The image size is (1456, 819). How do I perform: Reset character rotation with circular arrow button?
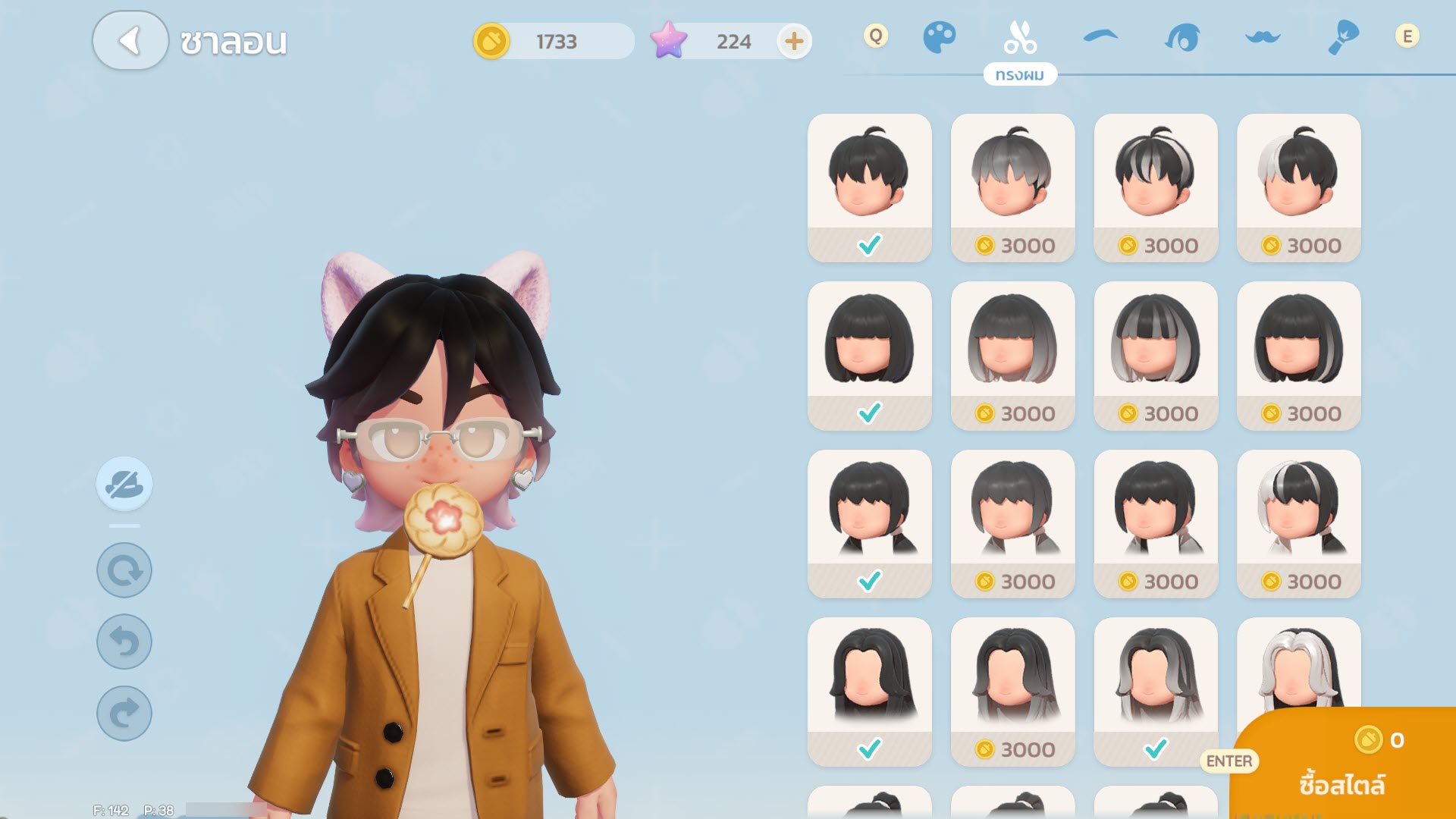click(124, 570)
